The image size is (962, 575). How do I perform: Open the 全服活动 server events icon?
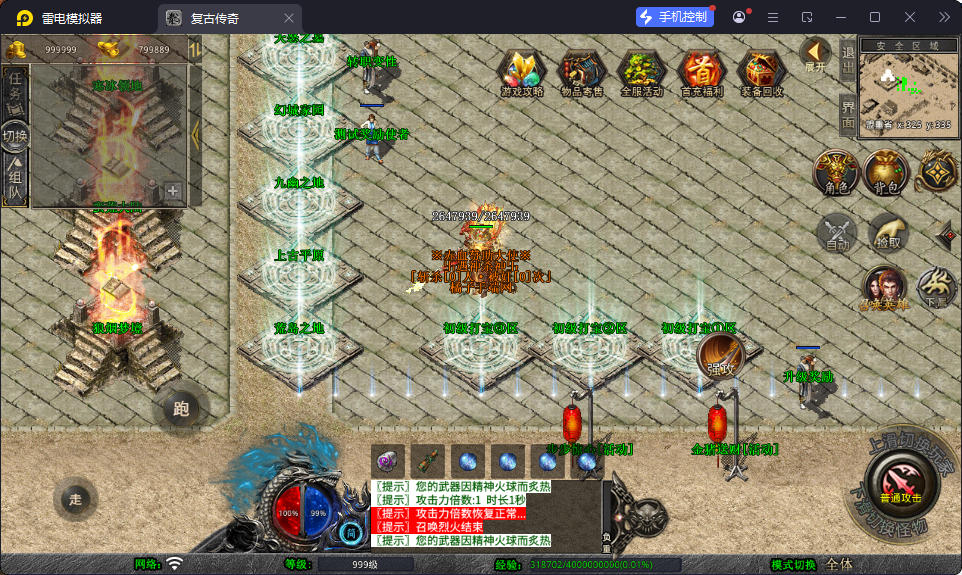click(641, 72)
